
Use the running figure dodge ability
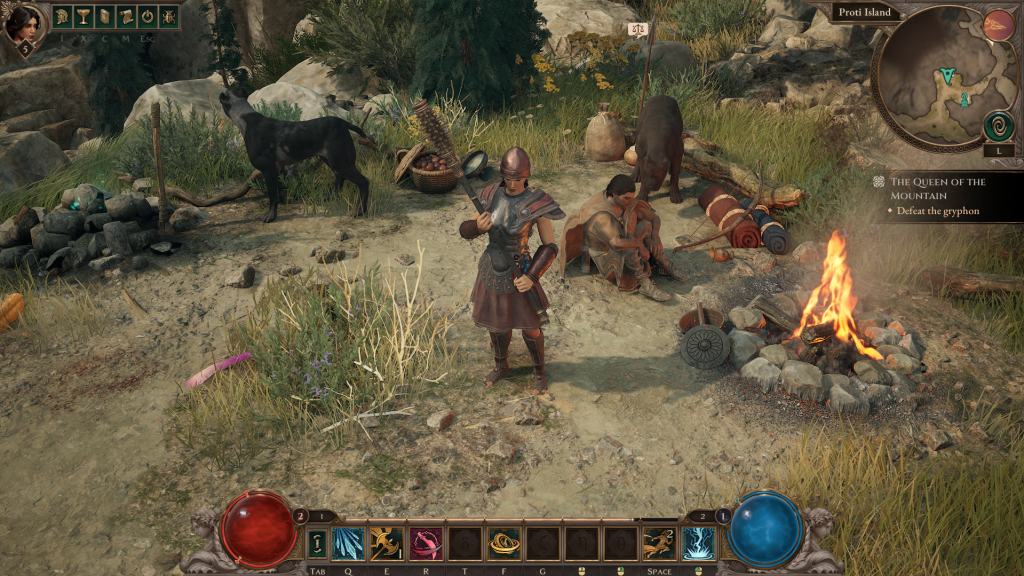[659, 543]
